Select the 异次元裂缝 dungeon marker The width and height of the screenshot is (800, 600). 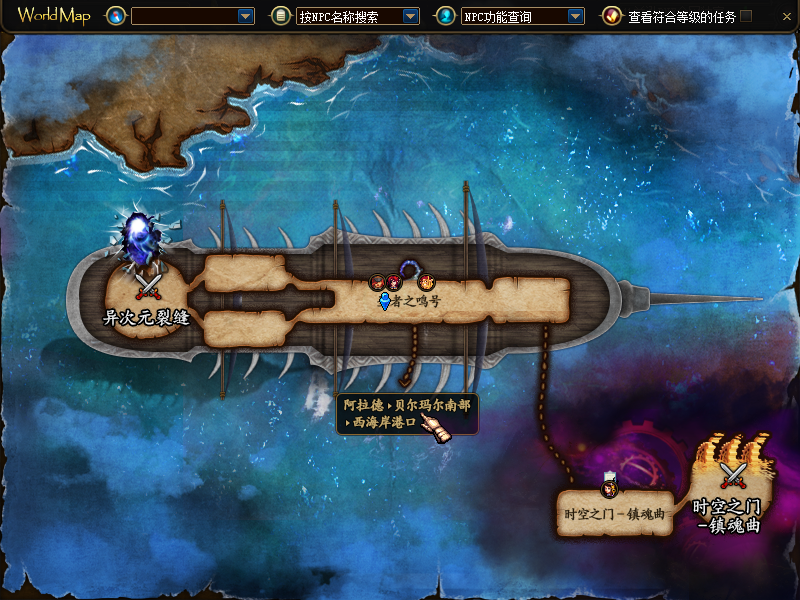coord(148,285)
